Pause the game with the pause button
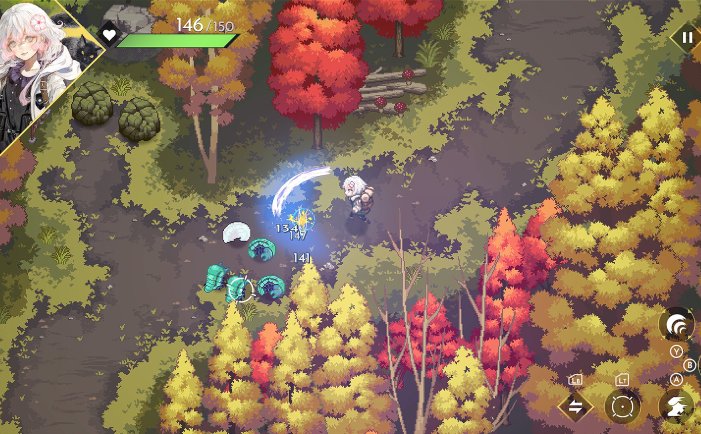Viewport: 701px width, 434px height. pyautogui.click(x=686, y=38)
